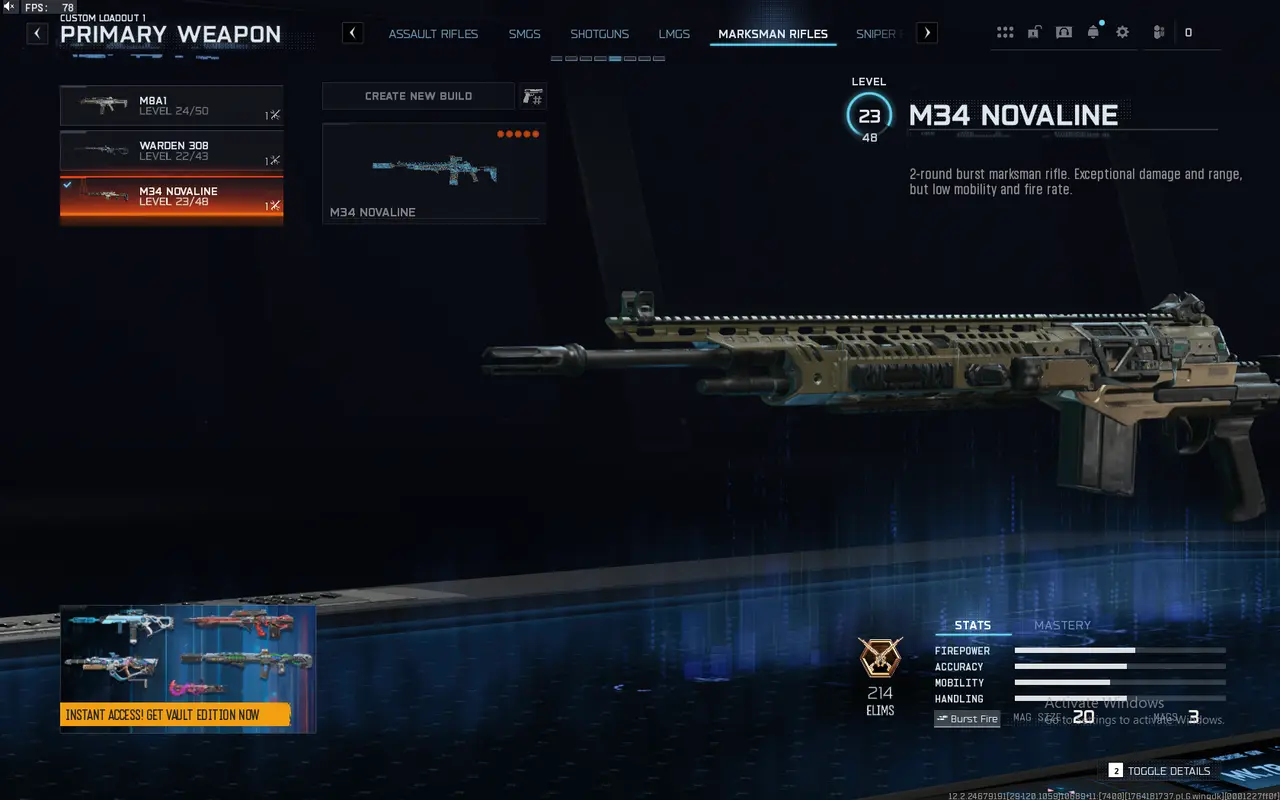The width and height of the screenshot is (1280, 800).
Task: Click the apps grid icon top-right
Action: [1004, 31]
